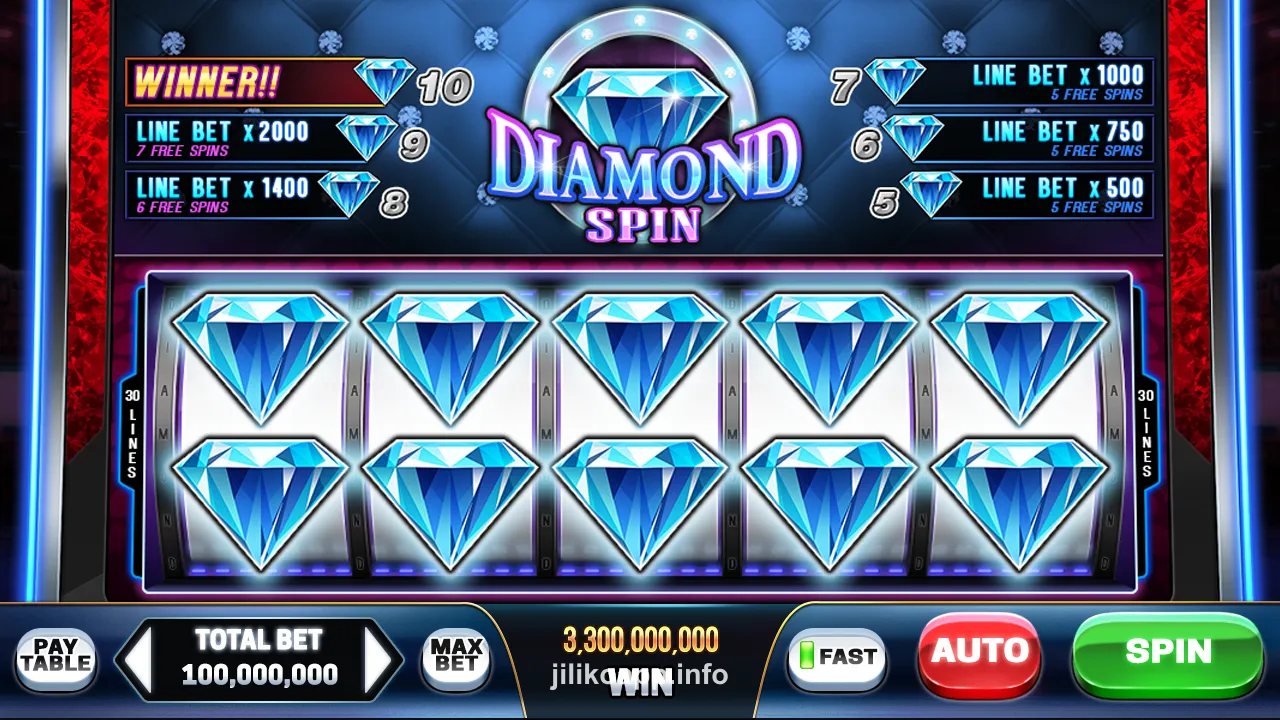Viewport: 1280px width, 720px height.
Task: Click the diamond icon next to the WINNER!! banner
Action: tap(385, 78)
